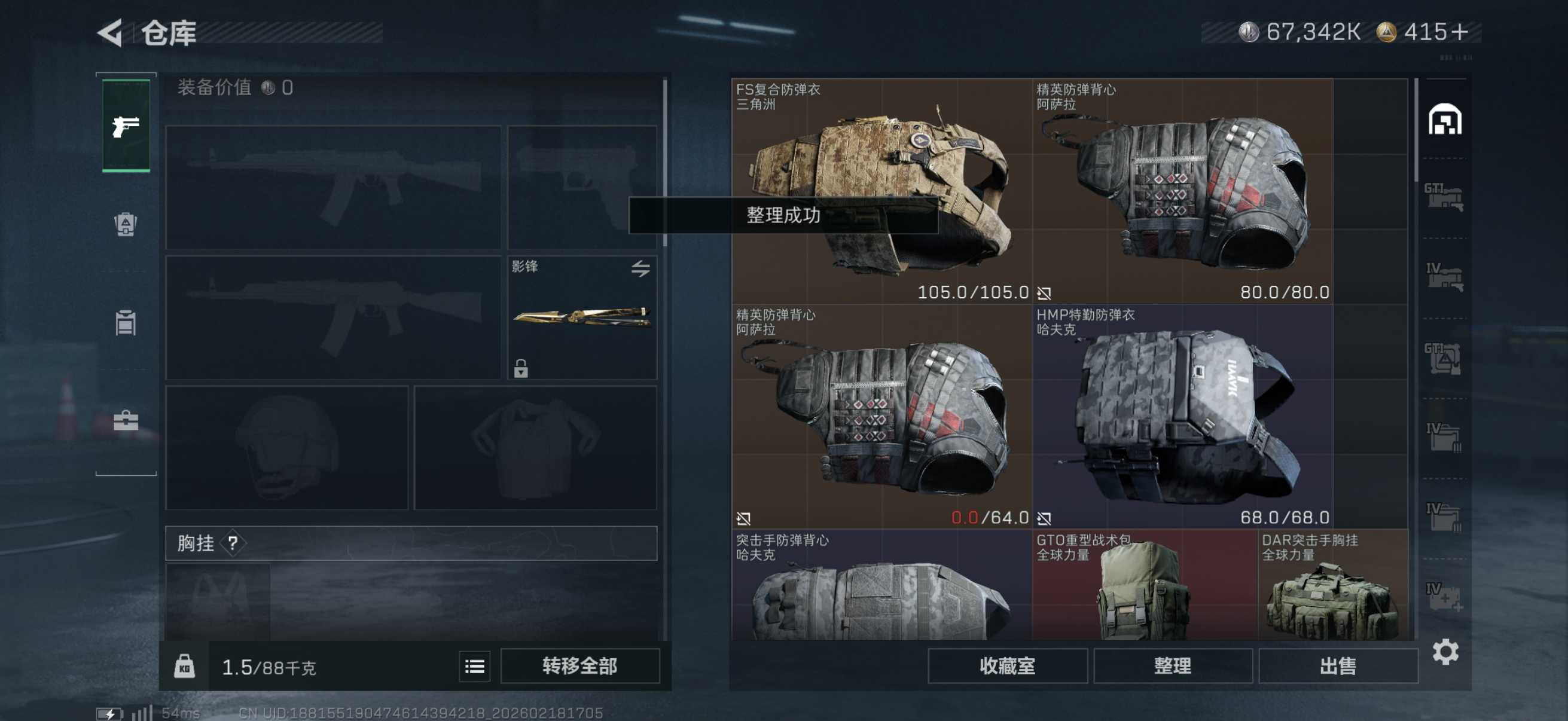The width and height of the screenshot is (1568, 721).
Task: Switch to the backpack loadout tab
Action: [126, 224]
